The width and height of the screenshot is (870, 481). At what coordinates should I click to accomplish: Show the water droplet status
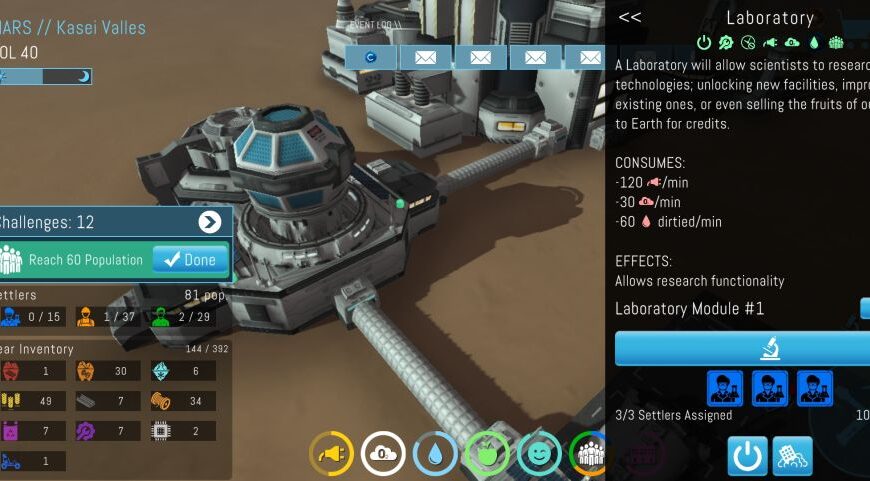click(435, 453)
